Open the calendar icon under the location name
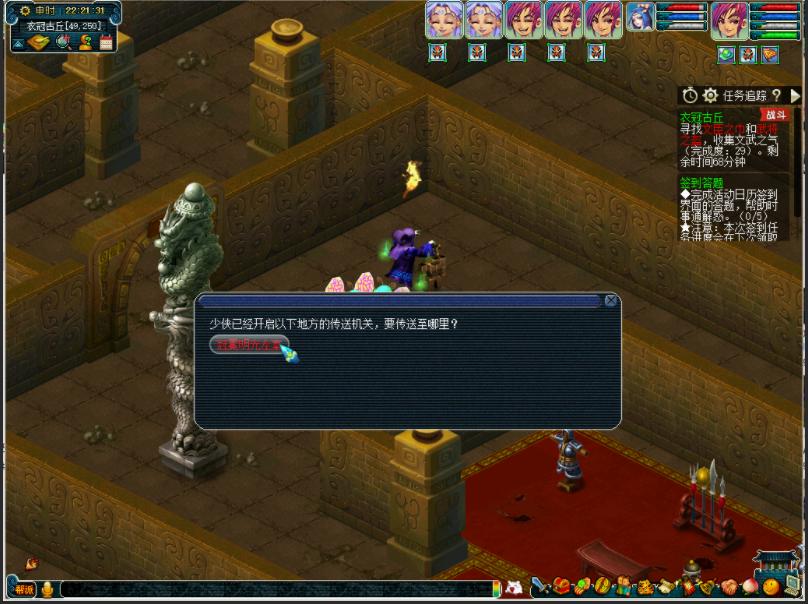The width and height of the screenshot is (808, 604). point(105,42)
